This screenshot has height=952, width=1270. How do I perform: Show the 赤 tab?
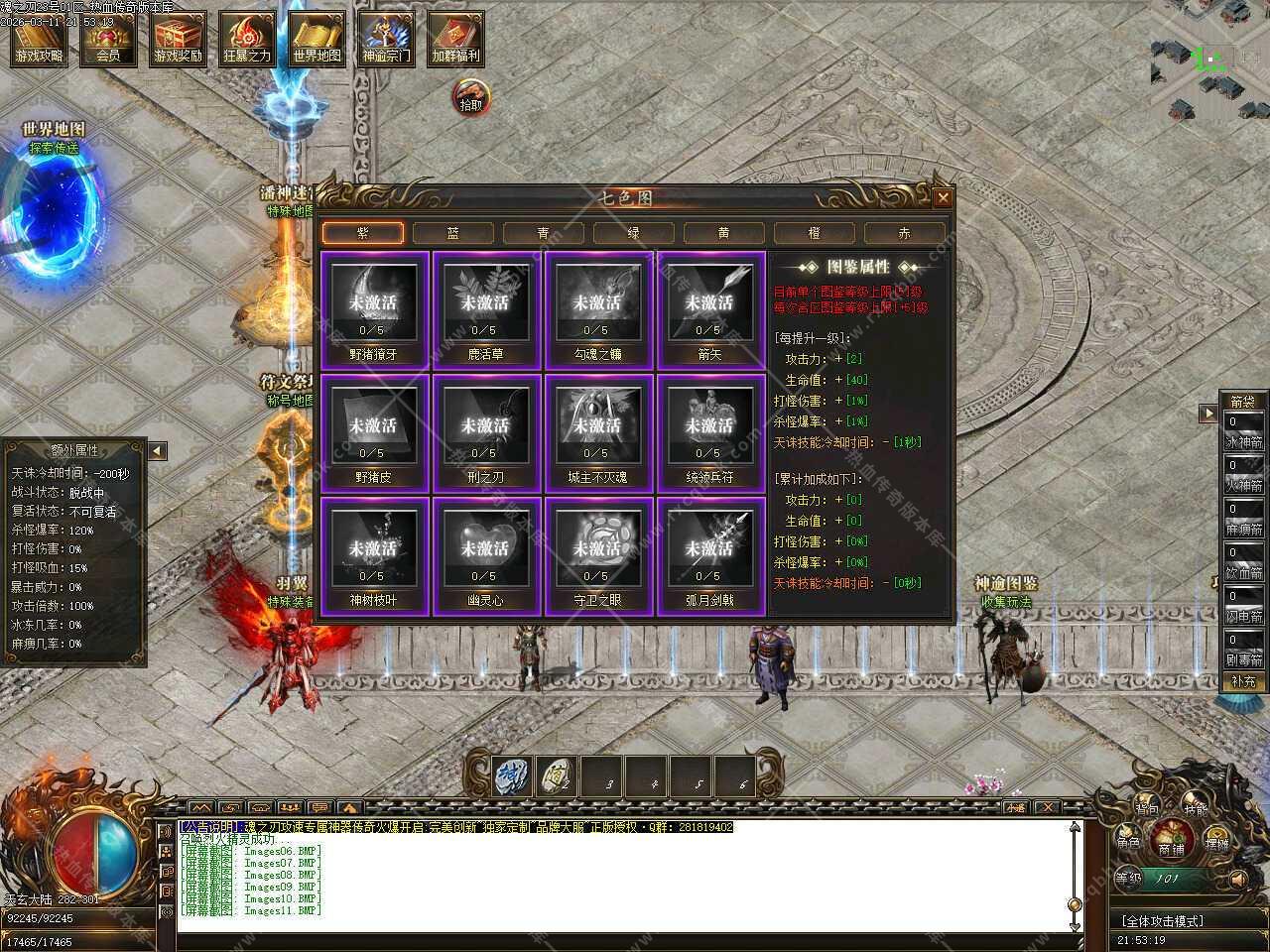click(905, 233)
